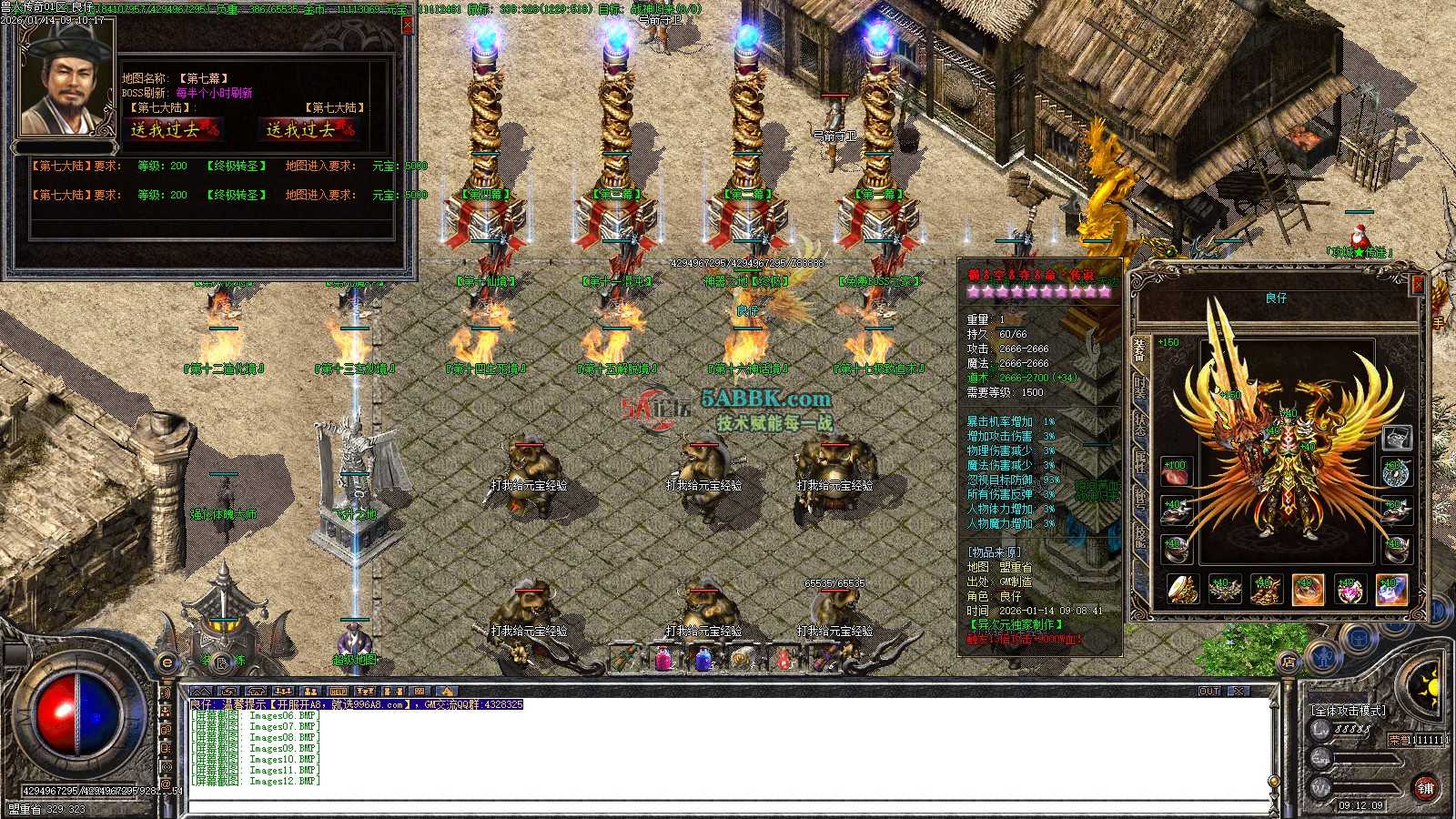Close the NPC teleport dialog
The image size is (1456, 819).
click(x=407, y=25)
